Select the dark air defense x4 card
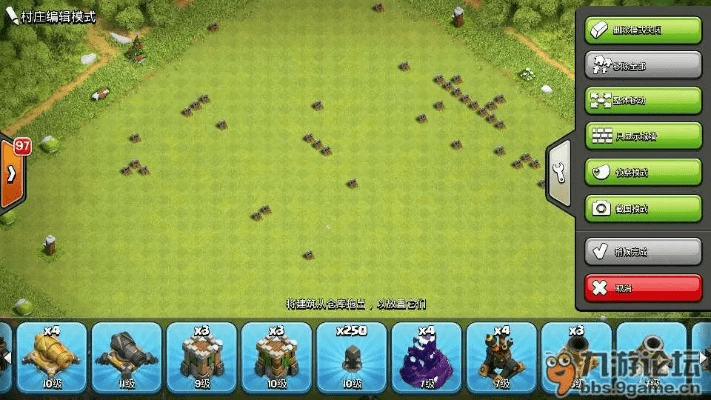The width and height of the screenshot is (711, 400). pyautogui.click(x=502, y=357)
